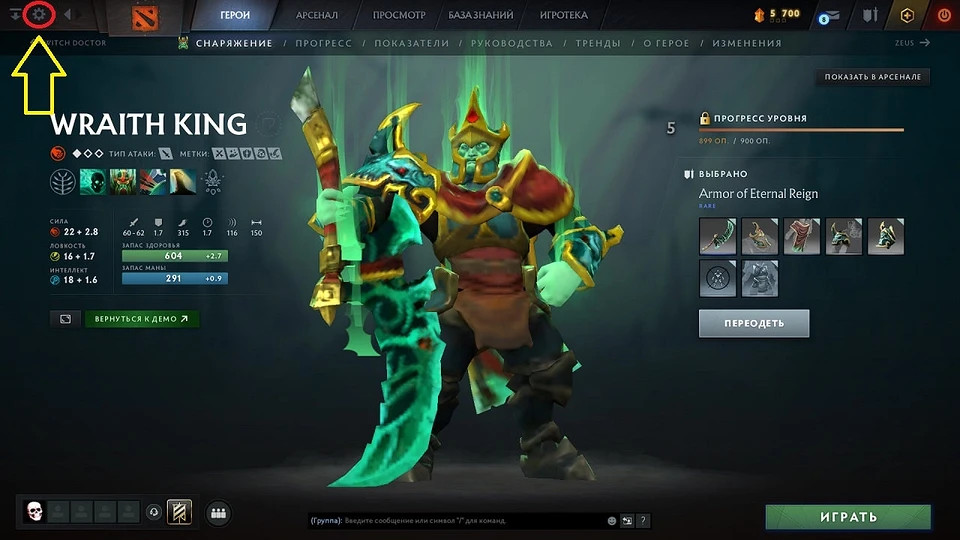Select the green sword item thumbnail
Screen dimensions: 960x540
718,237
